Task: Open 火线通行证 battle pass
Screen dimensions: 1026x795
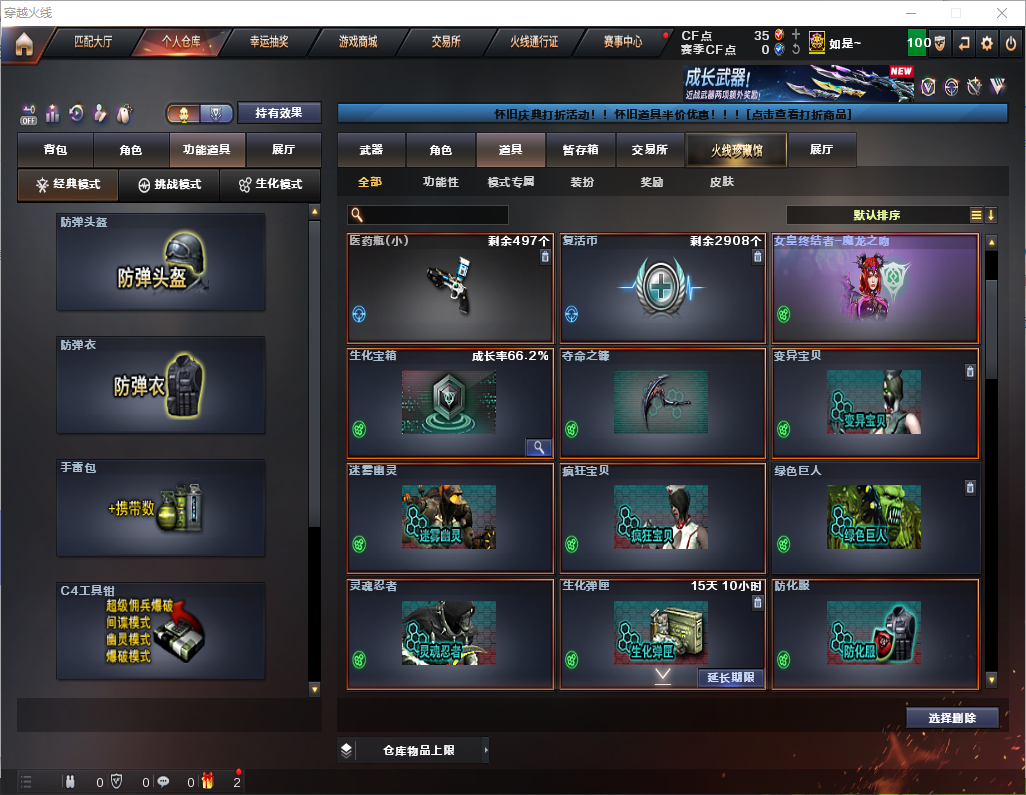Action: pyautogui.click(x=534, y=42)
